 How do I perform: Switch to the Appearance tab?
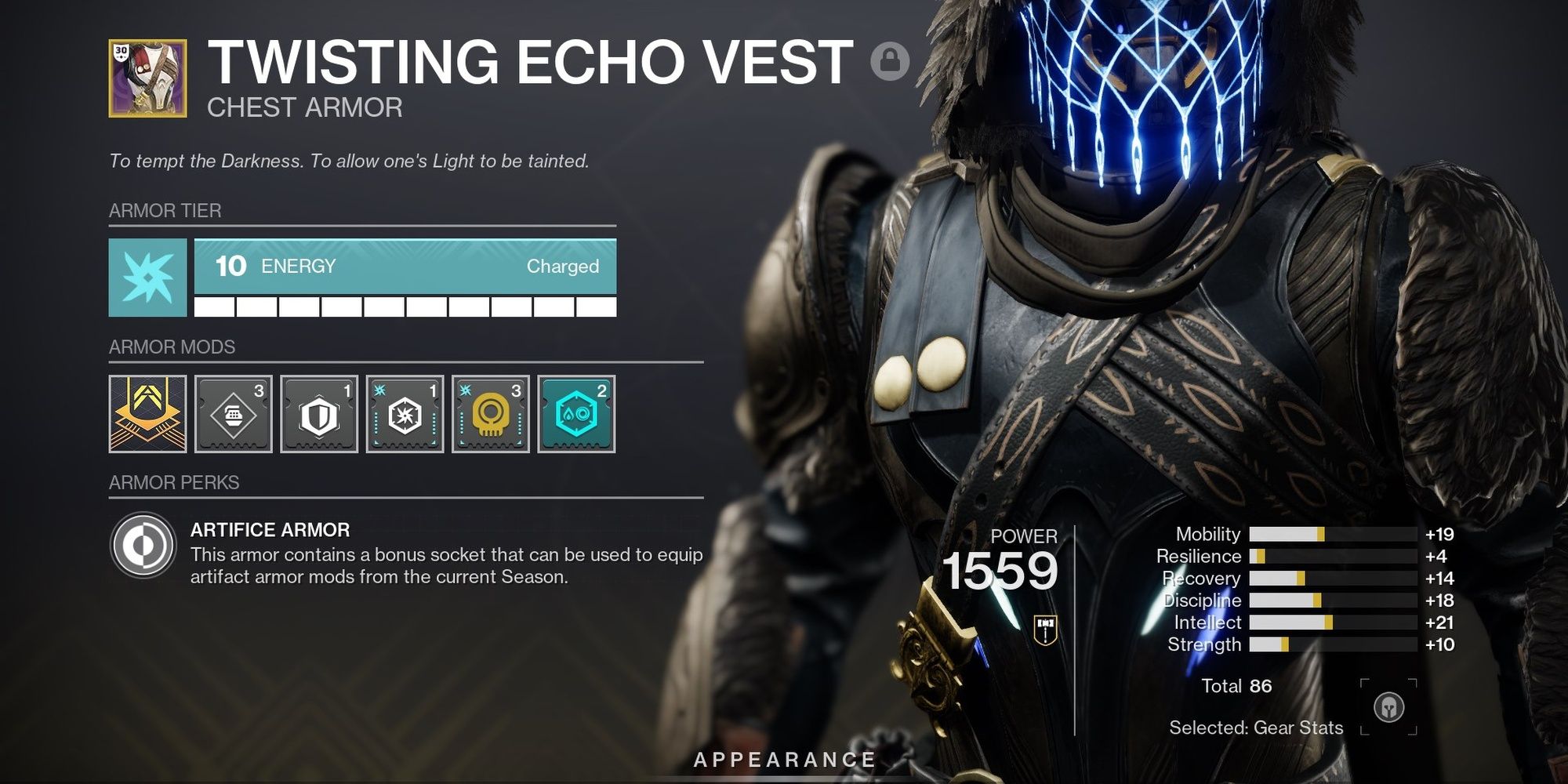click(x=784, y=759)
